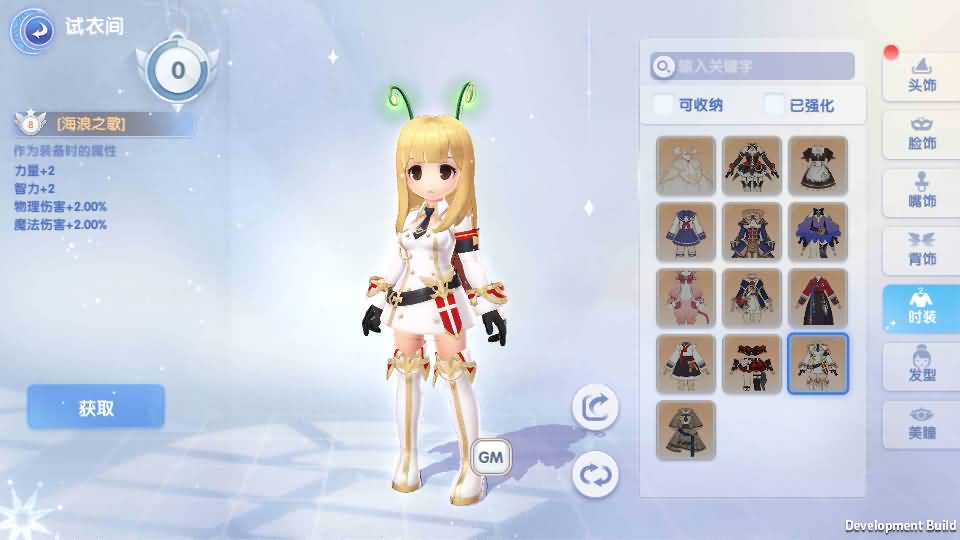
Task: Toggle the 已强化 checkbox
Action: click(775, 105)
